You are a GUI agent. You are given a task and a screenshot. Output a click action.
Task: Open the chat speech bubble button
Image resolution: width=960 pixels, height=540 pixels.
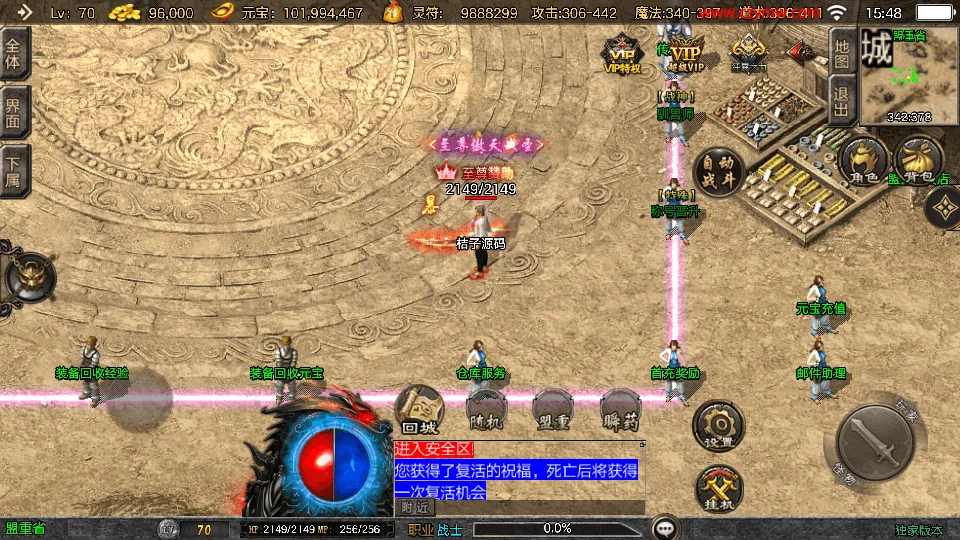[x=665, y=527]
